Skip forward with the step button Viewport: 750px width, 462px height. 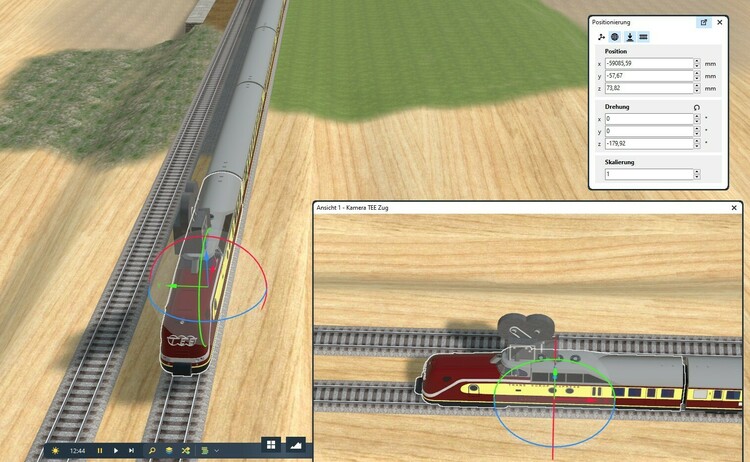coord(131,451)
